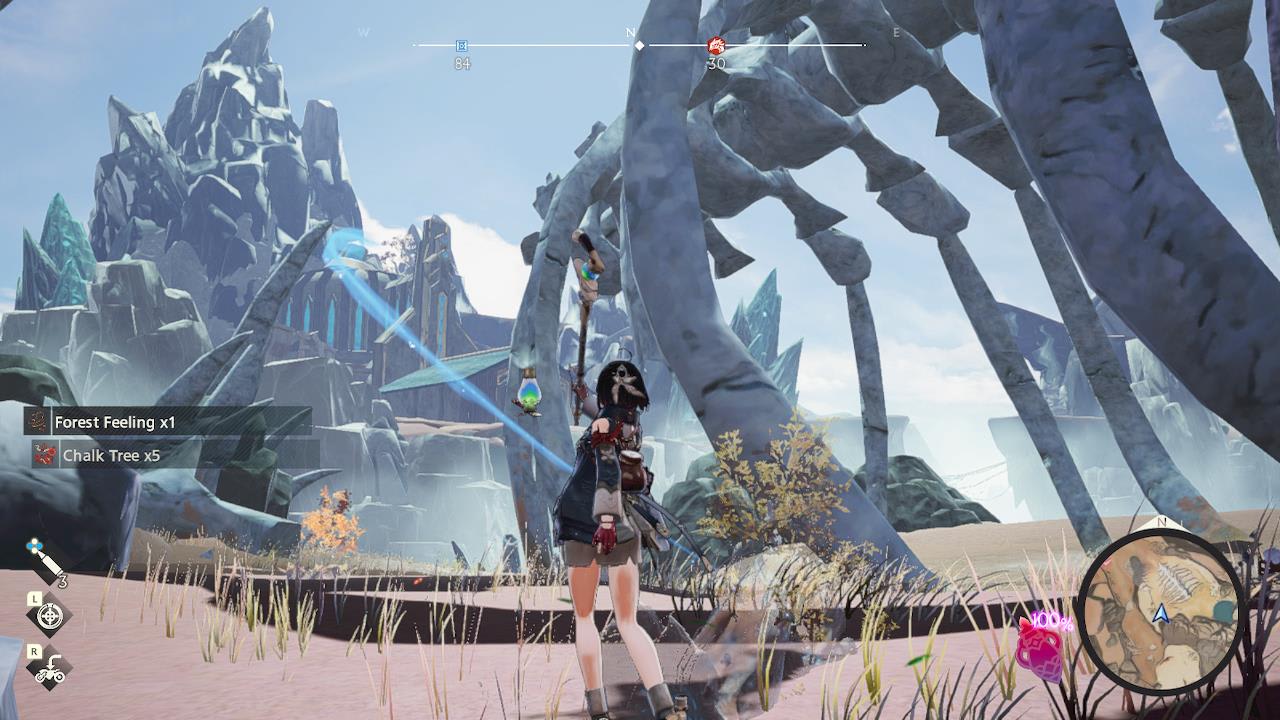Click the blue quest marker labeled 84
The image size is (1280, 720).
tap(461, 45)
